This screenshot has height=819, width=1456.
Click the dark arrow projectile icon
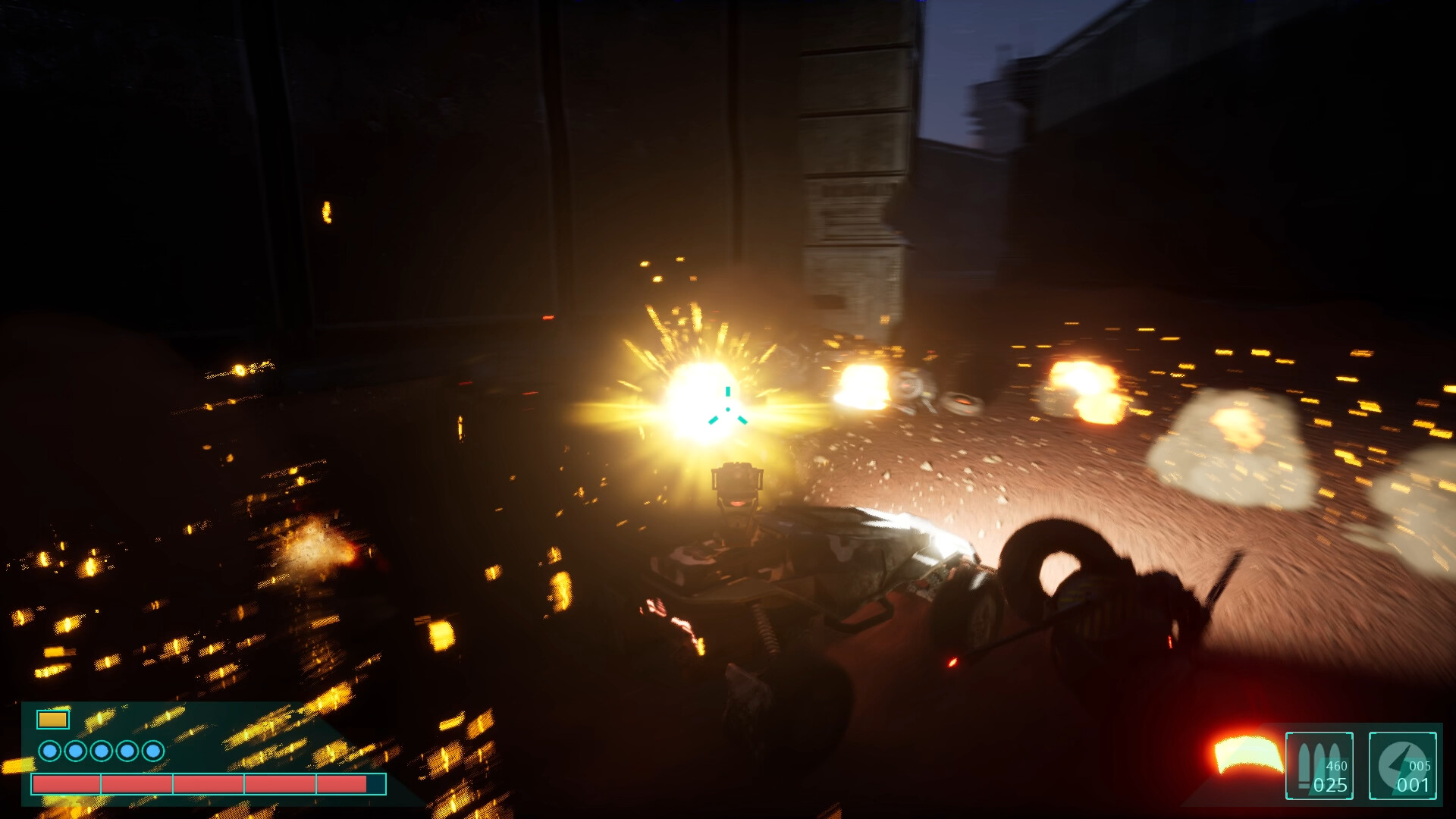[1399, 758]
